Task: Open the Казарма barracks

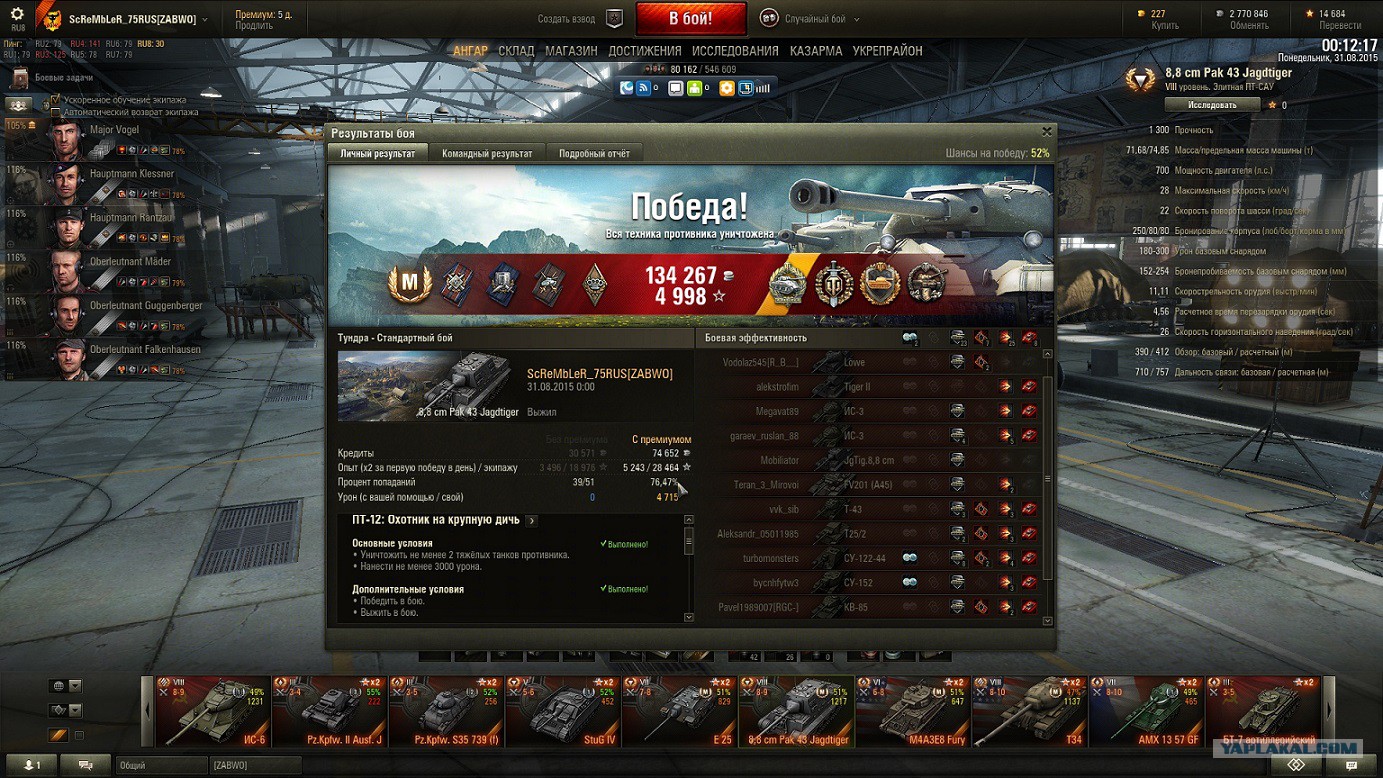Action: [816, 51]
